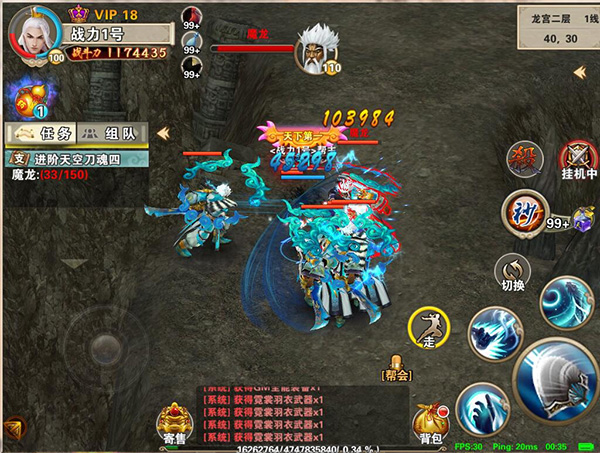Image resolution: width=600 pixels, height=453 pixels.
Task: Tap the red 杀 attack mode icon
Action: pos(524,158)
